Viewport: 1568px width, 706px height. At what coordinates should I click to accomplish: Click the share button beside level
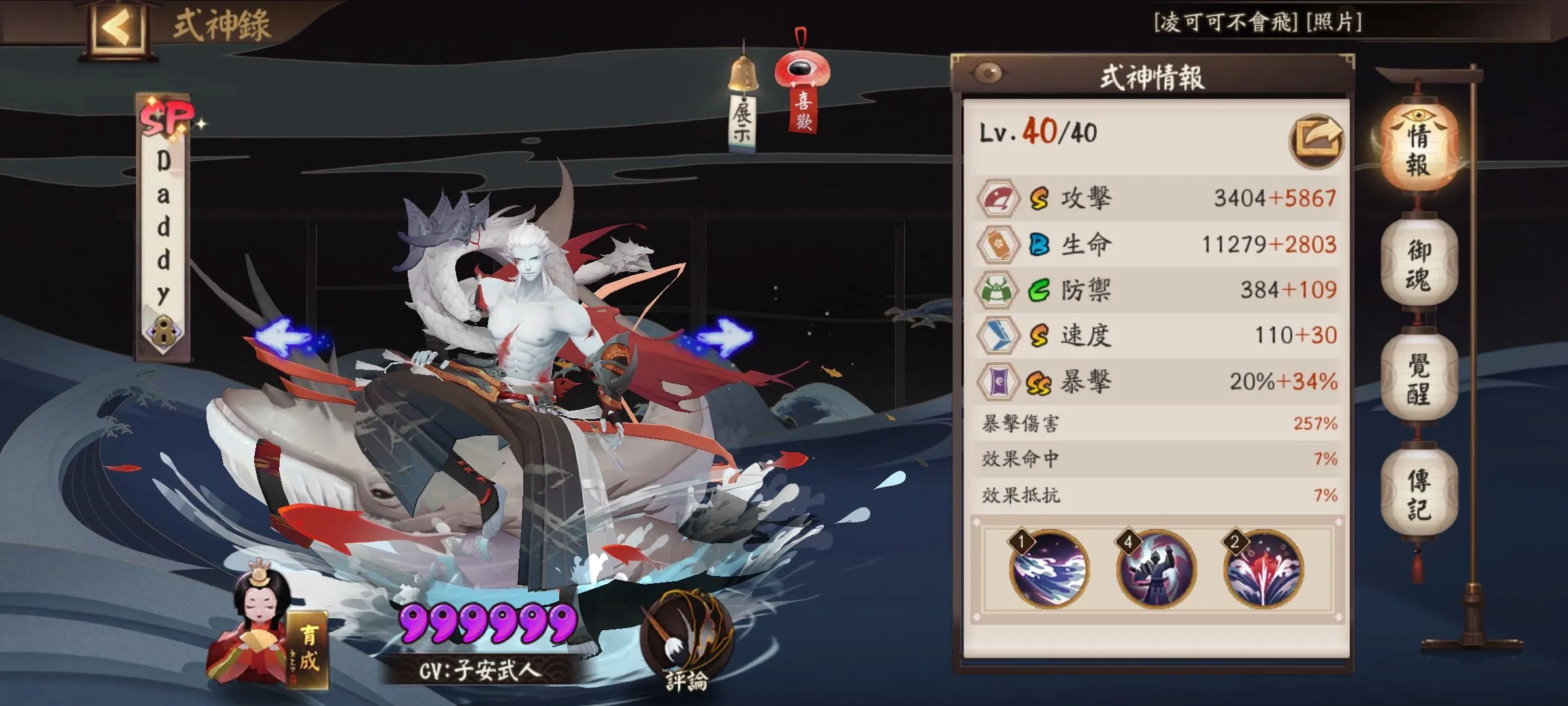1315,139
